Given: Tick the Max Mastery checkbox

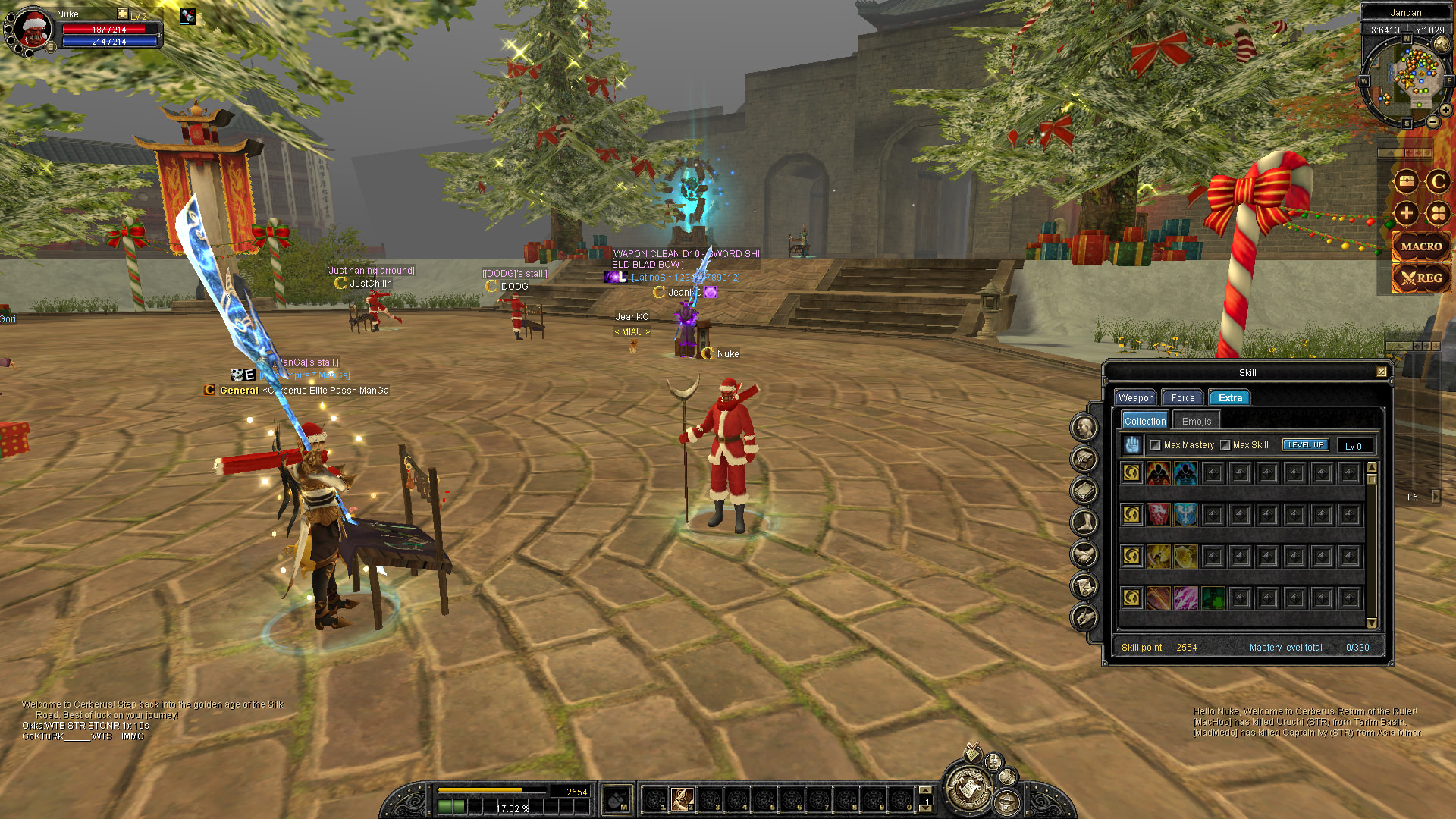Looking at the screenshot, I should pos(1156,445).
